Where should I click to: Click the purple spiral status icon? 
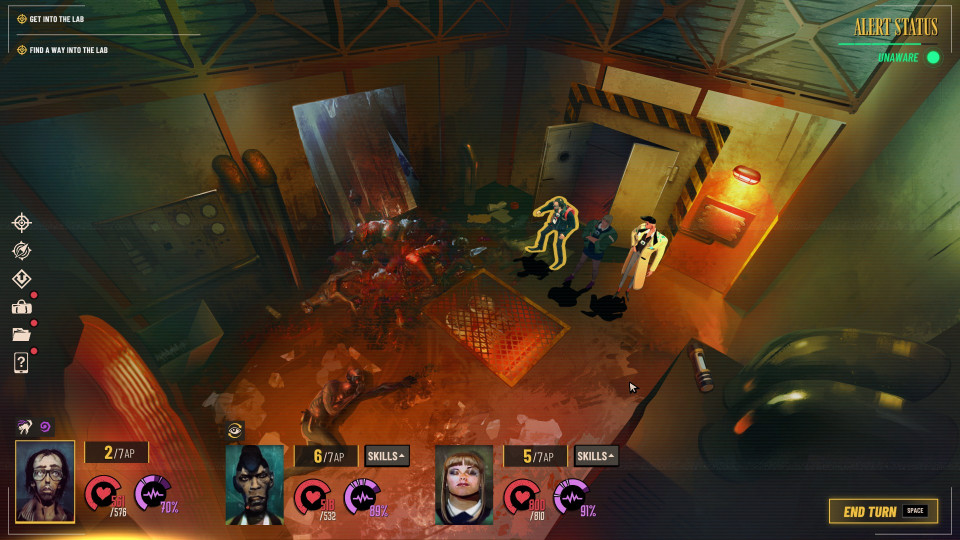[45, 427]
